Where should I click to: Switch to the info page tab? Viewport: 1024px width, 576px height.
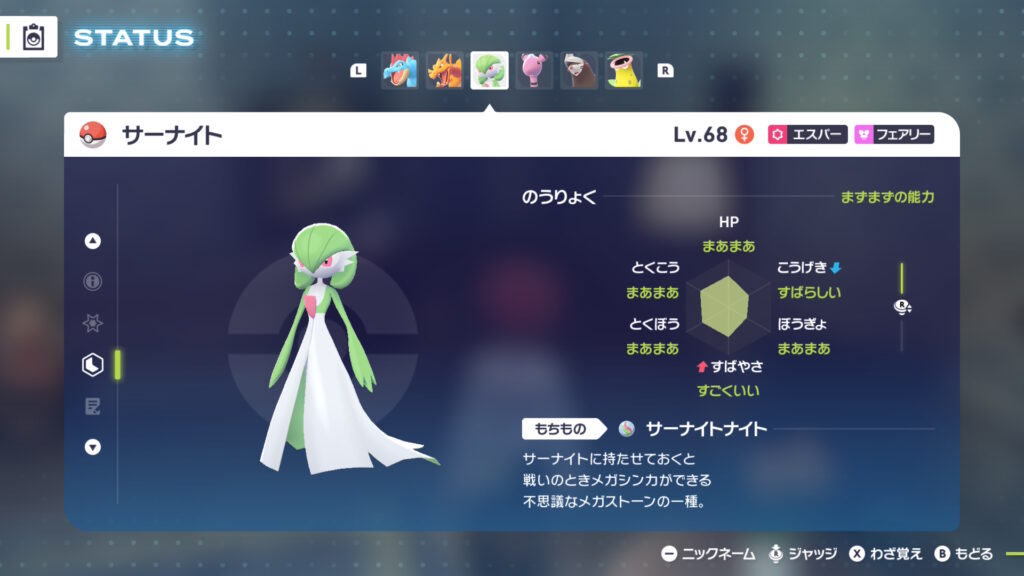click(x=93, y=282)
